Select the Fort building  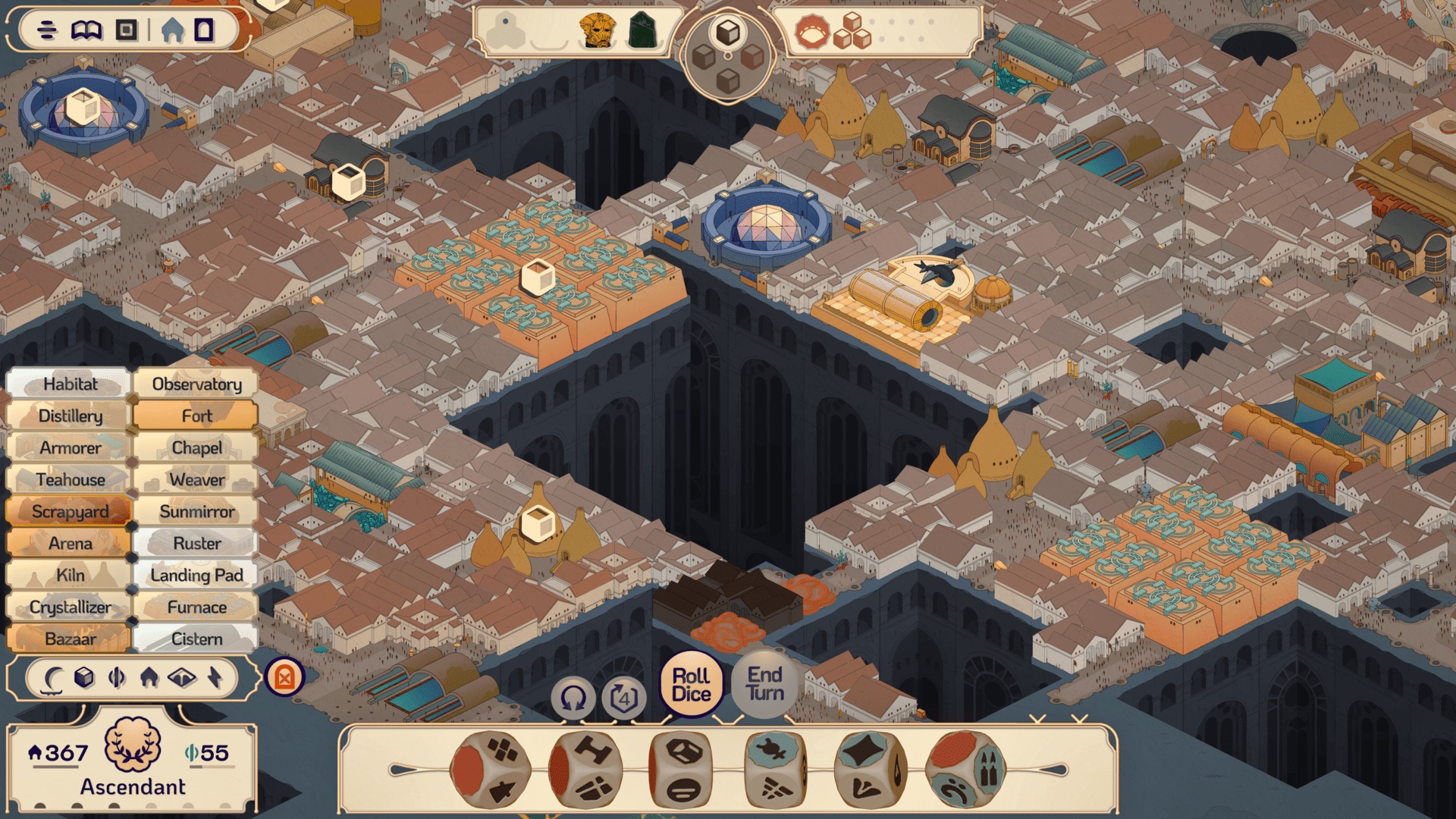tap(196, 416)
